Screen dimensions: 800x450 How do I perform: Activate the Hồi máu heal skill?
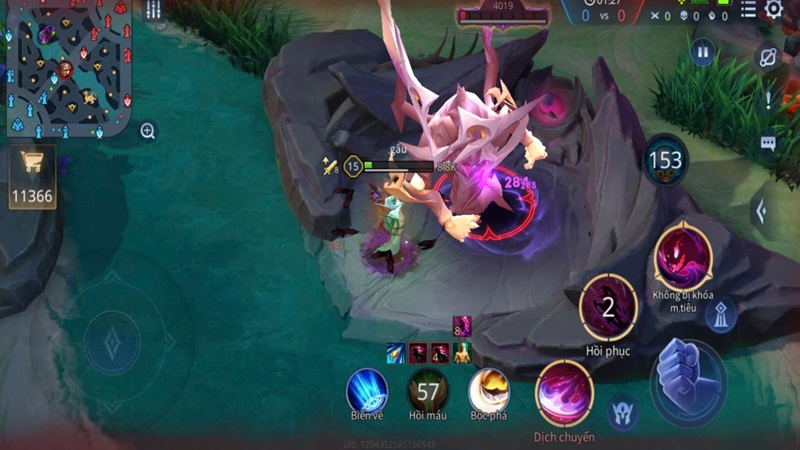[428, 390]
